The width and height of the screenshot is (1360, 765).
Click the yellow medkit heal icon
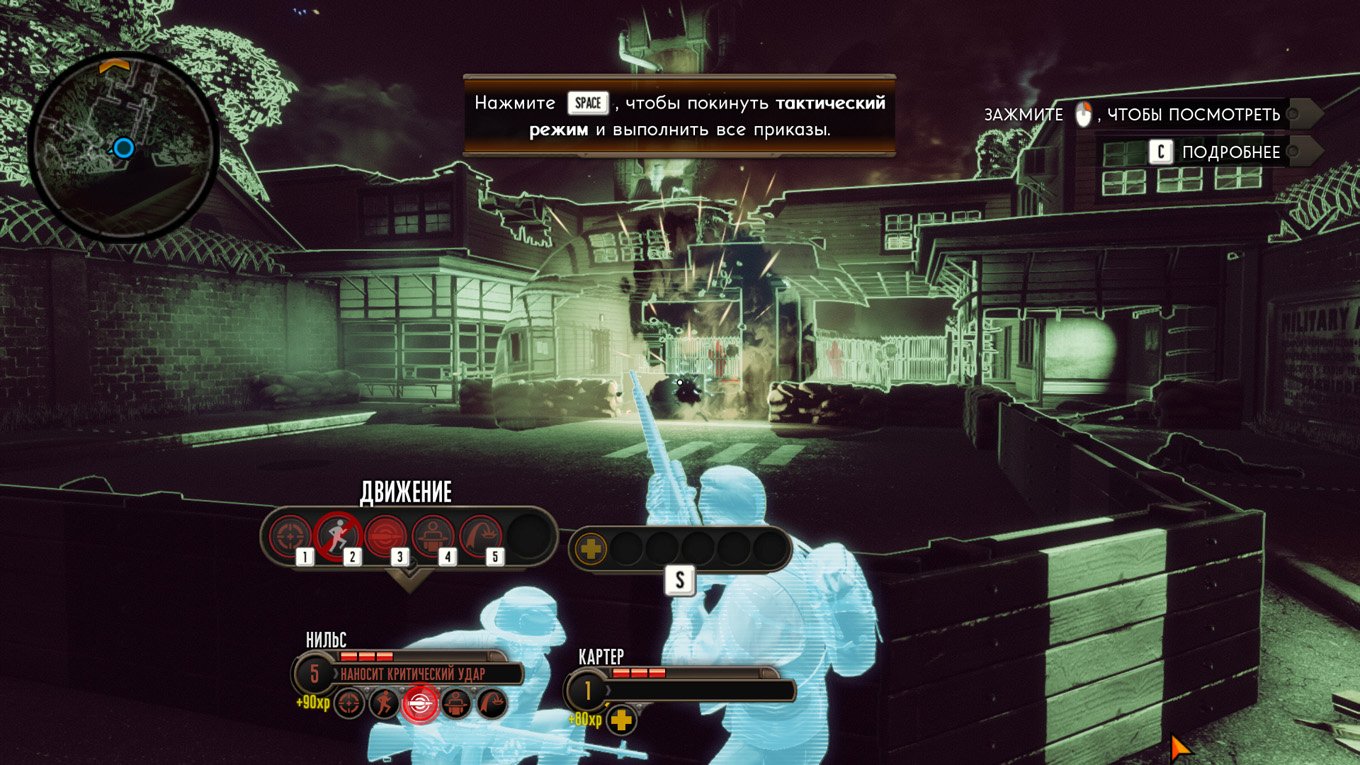[591, 547]
